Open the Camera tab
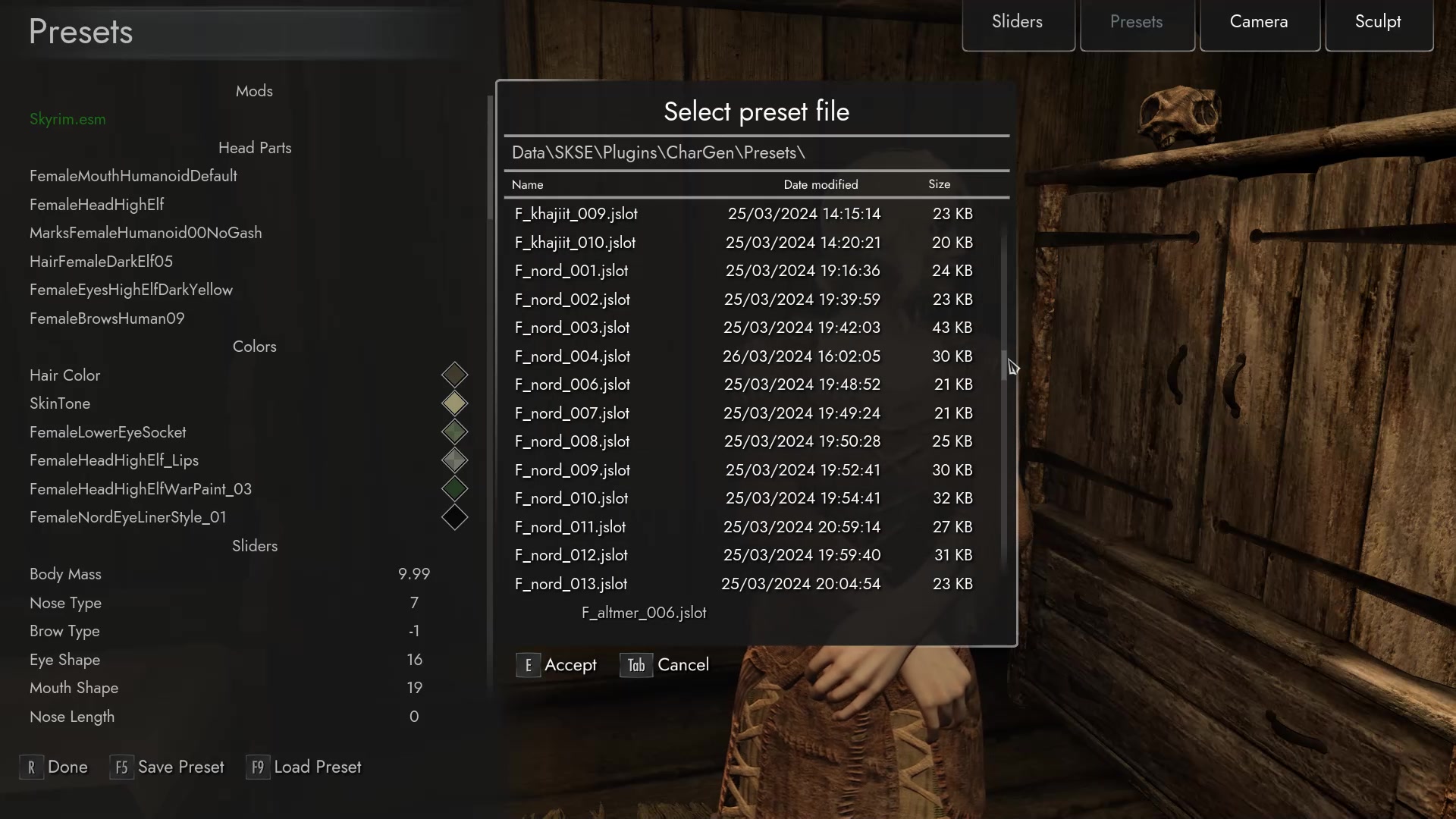Viewport: 1456px width, 819px height. pos(1258,21)
